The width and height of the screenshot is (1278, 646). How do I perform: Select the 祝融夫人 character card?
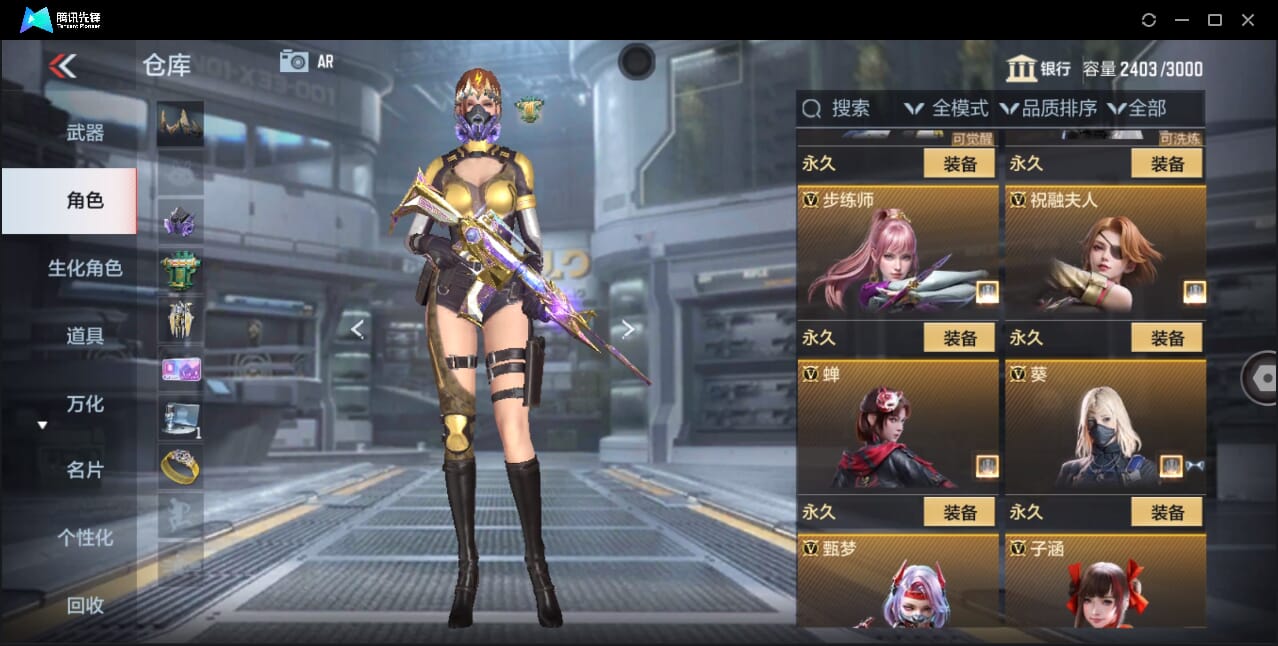pyautogui.click(x=1105, y=250)
